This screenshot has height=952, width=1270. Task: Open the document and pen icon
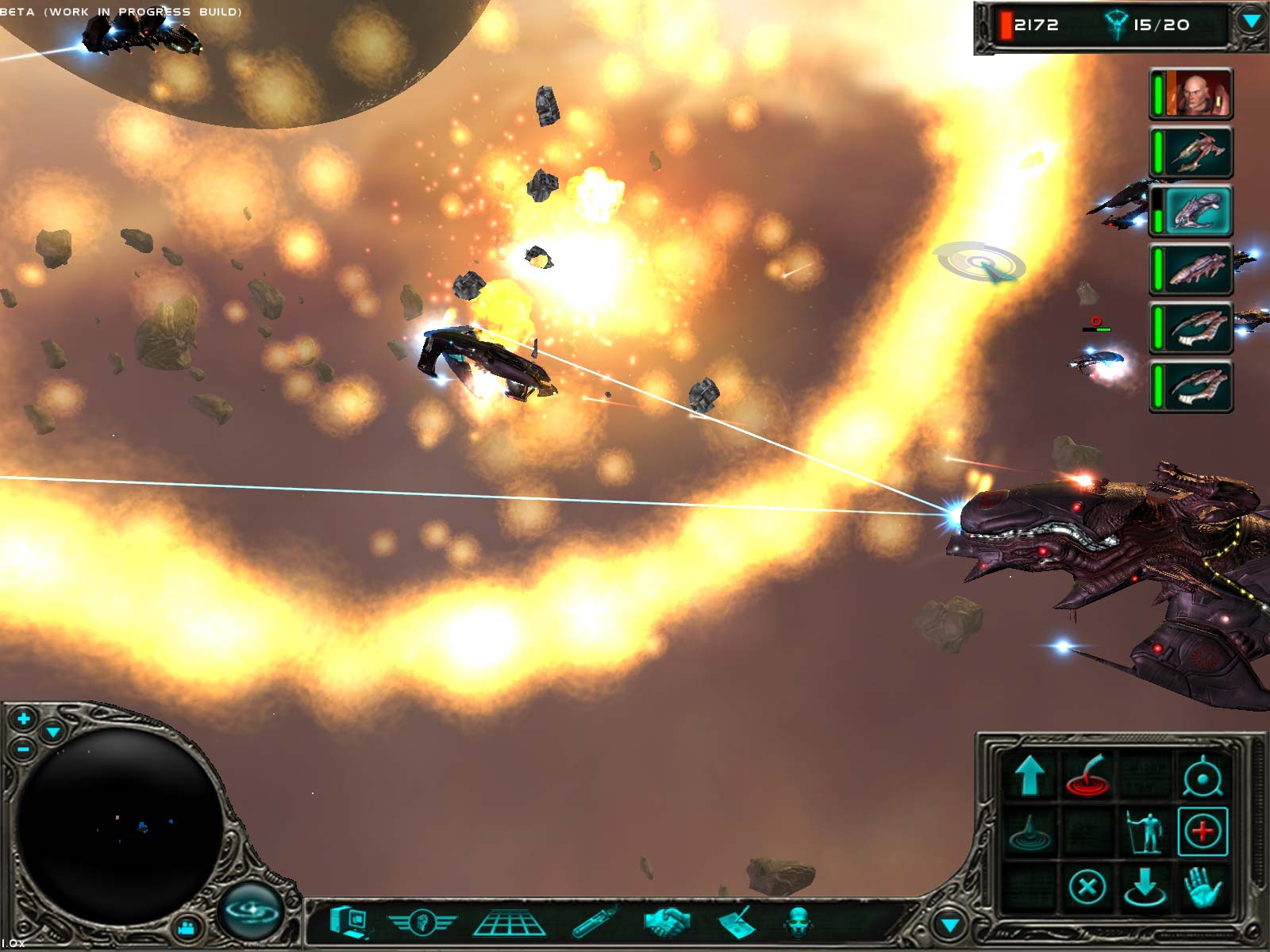(737, 923)
